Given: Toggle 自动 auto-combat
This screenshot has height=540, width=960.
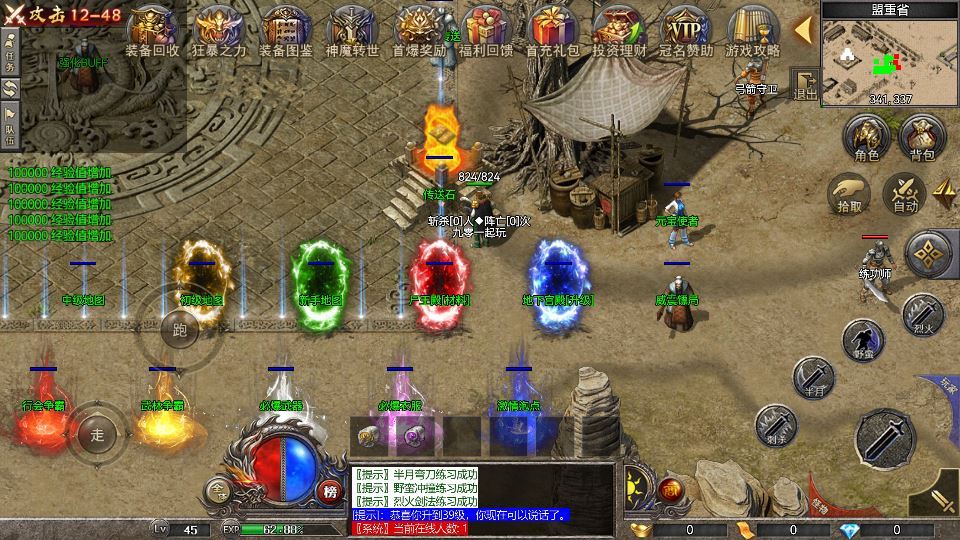Looking at the screenshot, I should (x=905, y=192).
